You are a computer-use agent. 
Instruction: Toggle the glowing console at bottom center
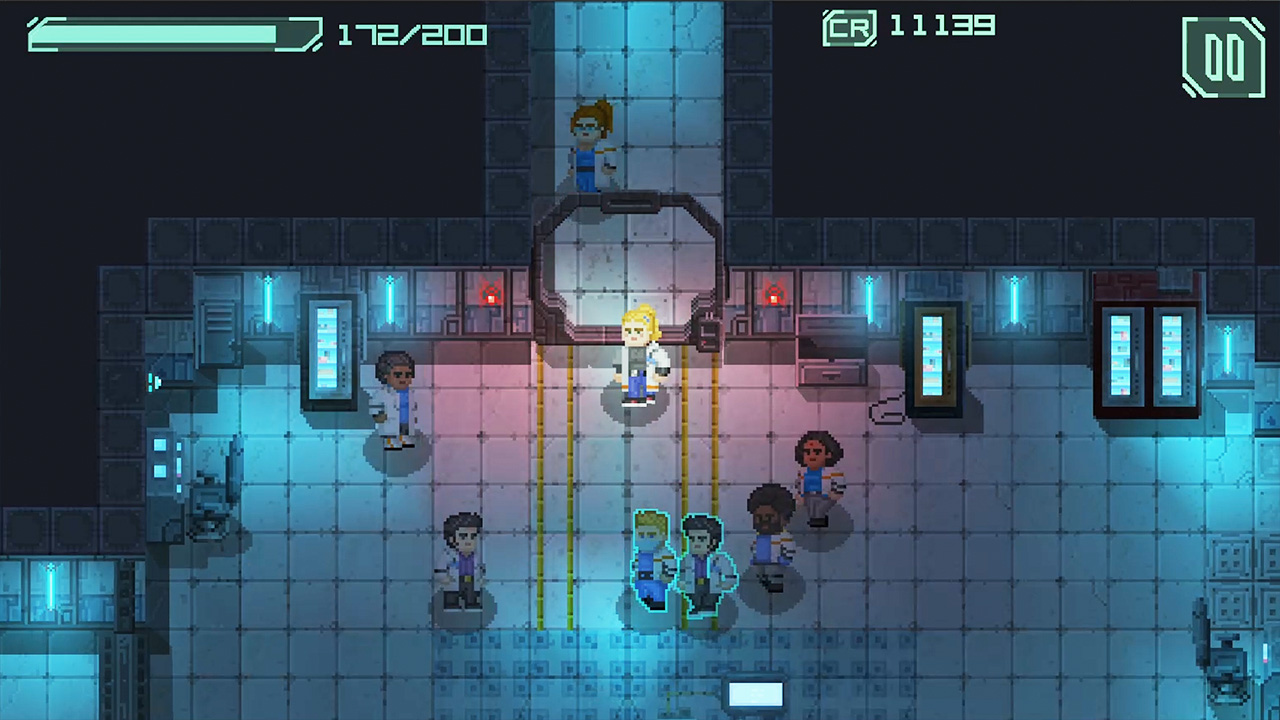pos(756,693)
